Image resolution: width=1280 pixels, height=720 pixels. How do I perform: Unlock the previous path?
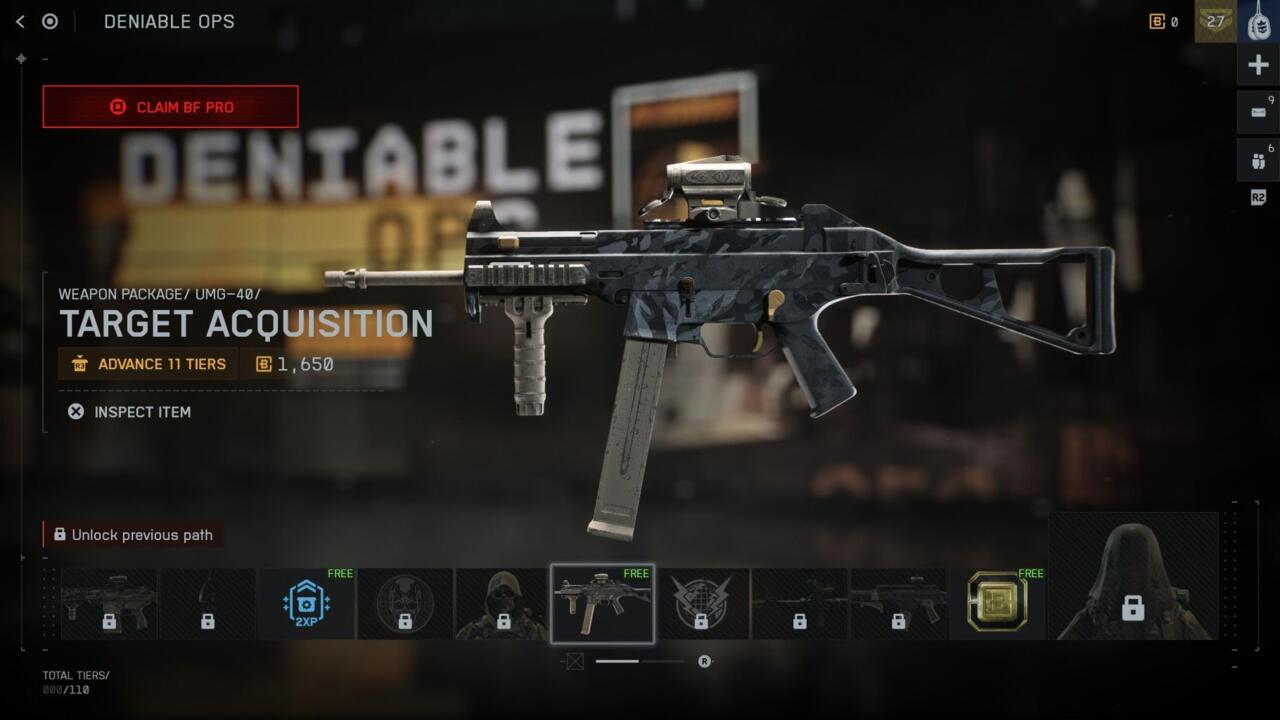tap(133, 535)
